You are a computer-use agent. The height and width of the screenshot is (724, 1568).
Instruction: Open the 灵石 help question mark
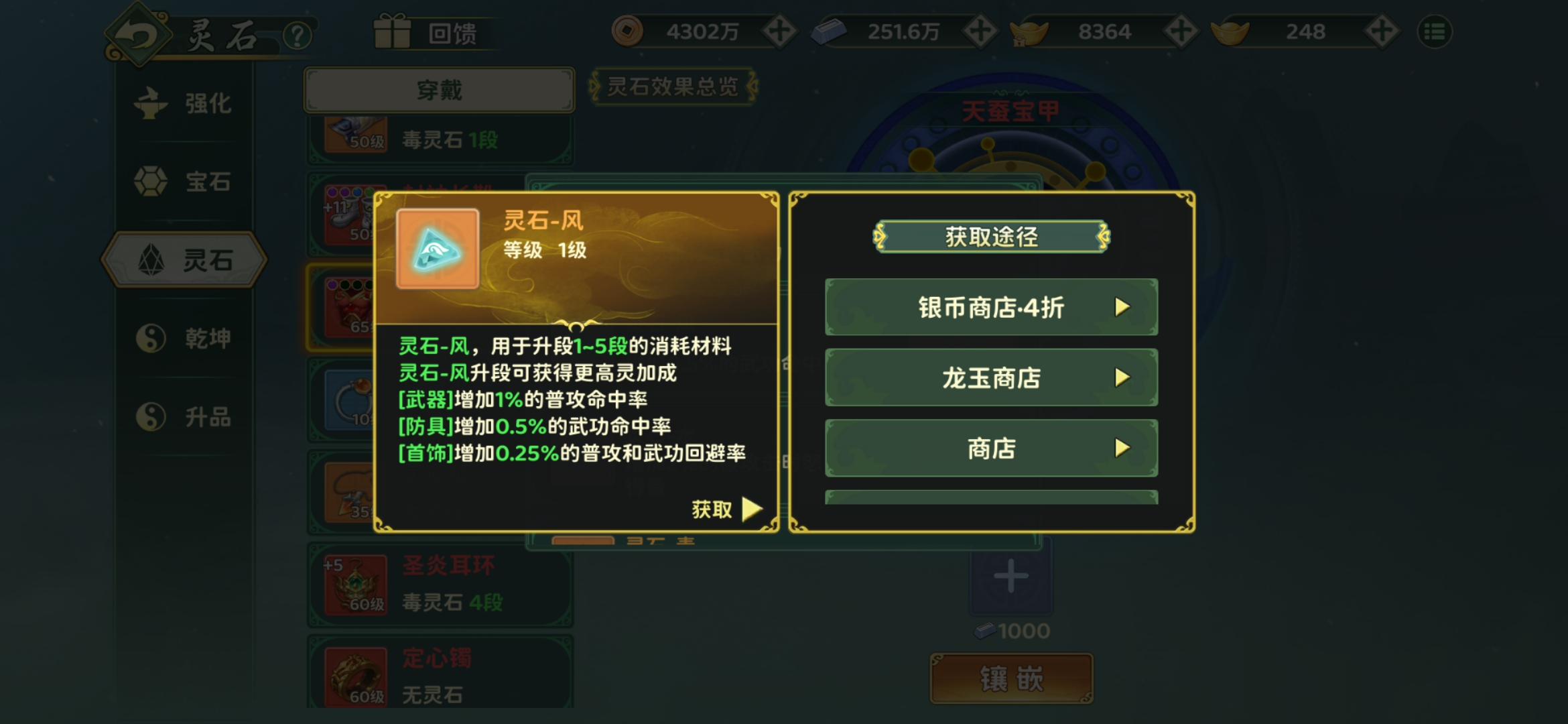[x=298, y=35]
